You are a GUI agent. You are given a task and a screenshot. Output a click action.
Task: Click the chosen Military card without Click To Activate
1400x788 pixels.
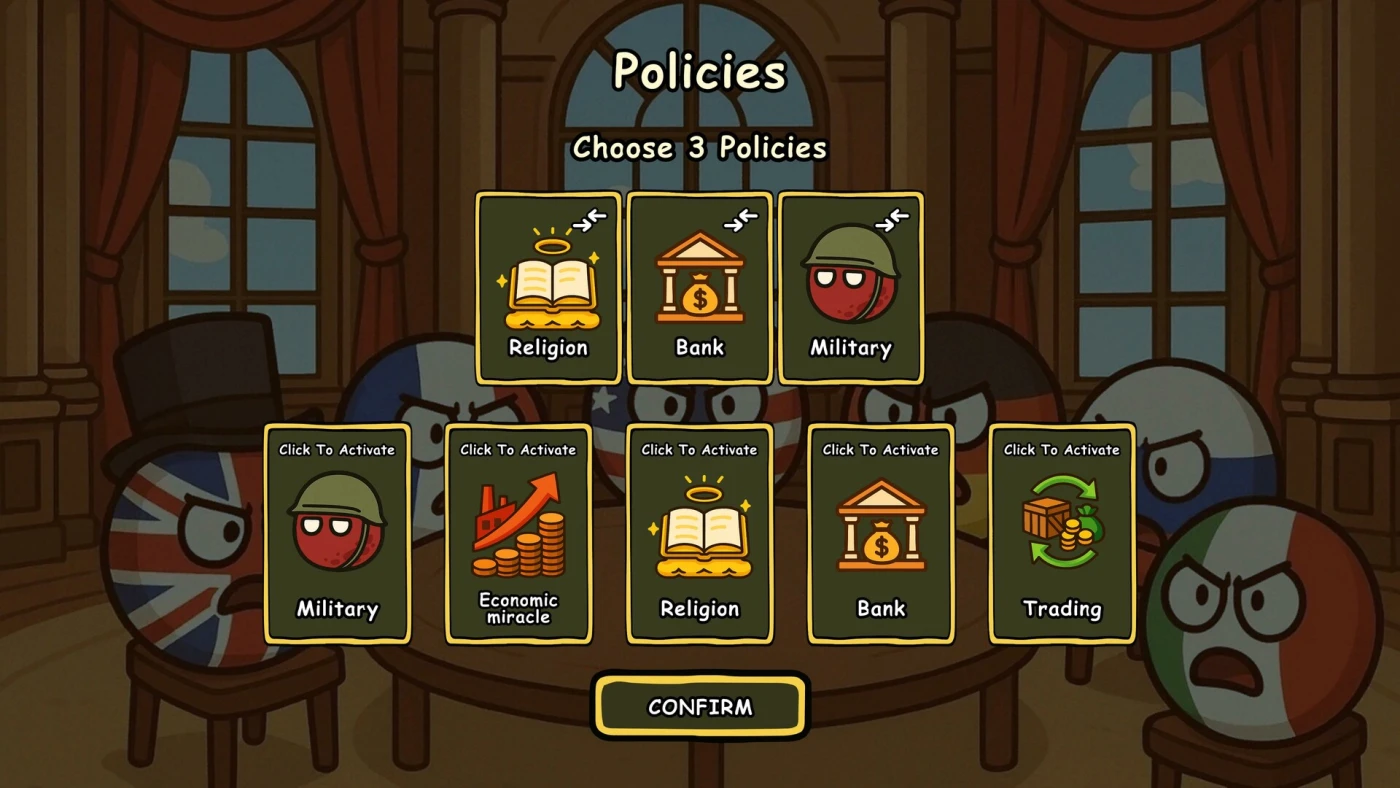(x=851, y=288)
